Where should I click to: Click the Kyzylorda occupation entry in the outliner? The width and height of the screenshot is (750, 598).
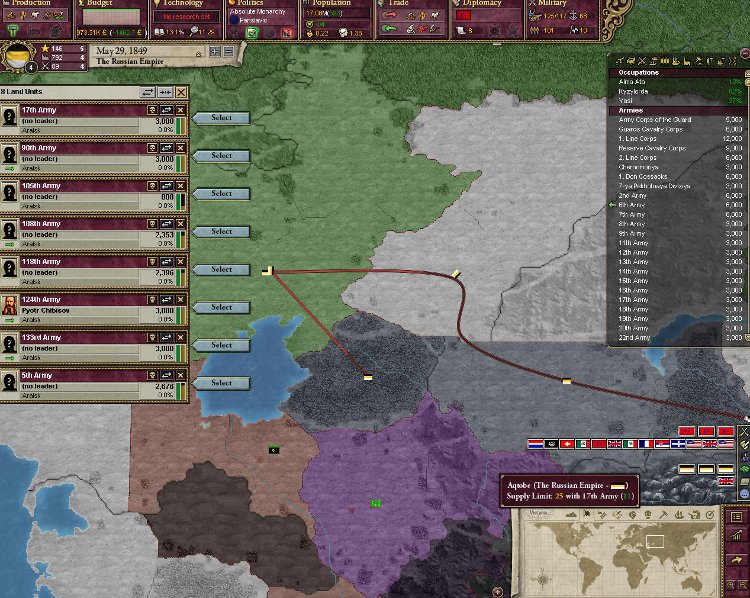coord(632,91)
